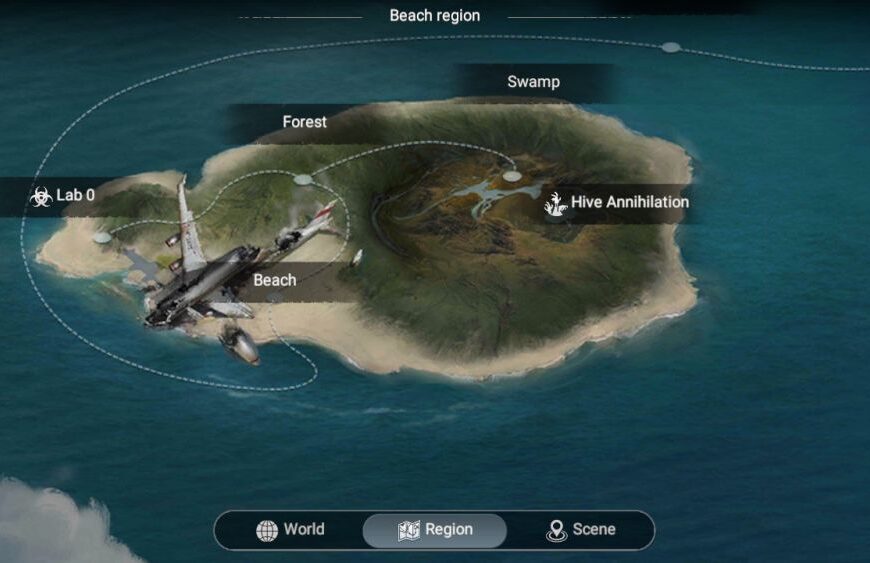Select the Region map tab

435,530
